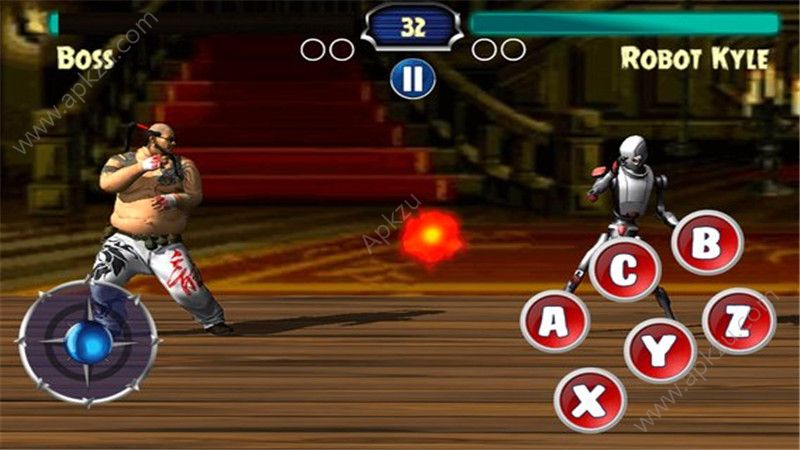Pause the fight with the pause button

pos(413,78)
